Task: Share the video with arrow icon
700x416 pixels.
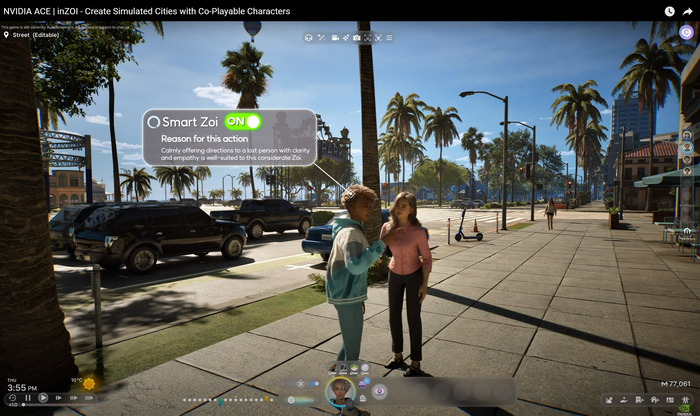Action: pyautogui.click(x=687, y=11)
